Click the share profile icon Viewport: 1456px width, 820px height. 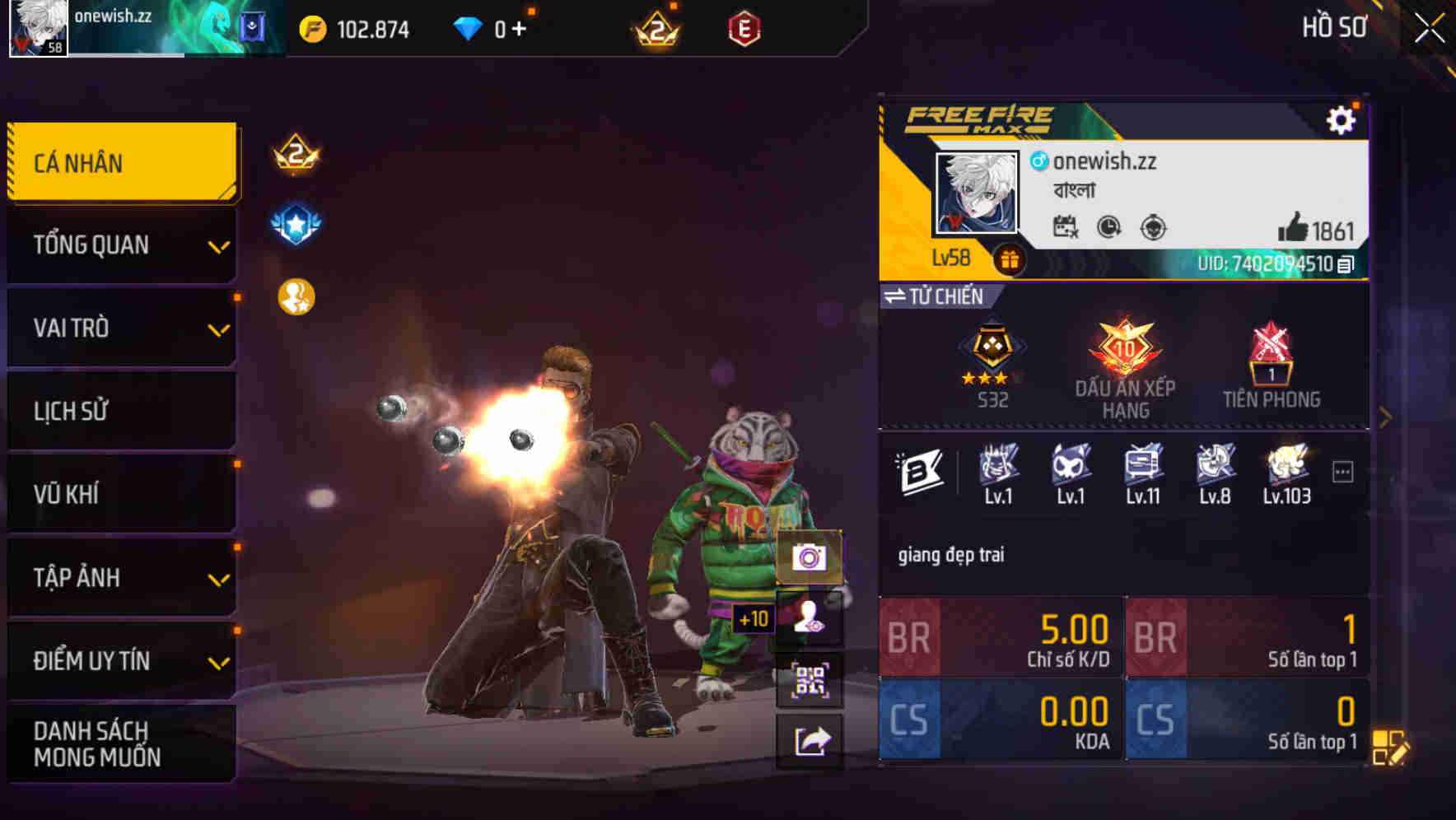812,739
